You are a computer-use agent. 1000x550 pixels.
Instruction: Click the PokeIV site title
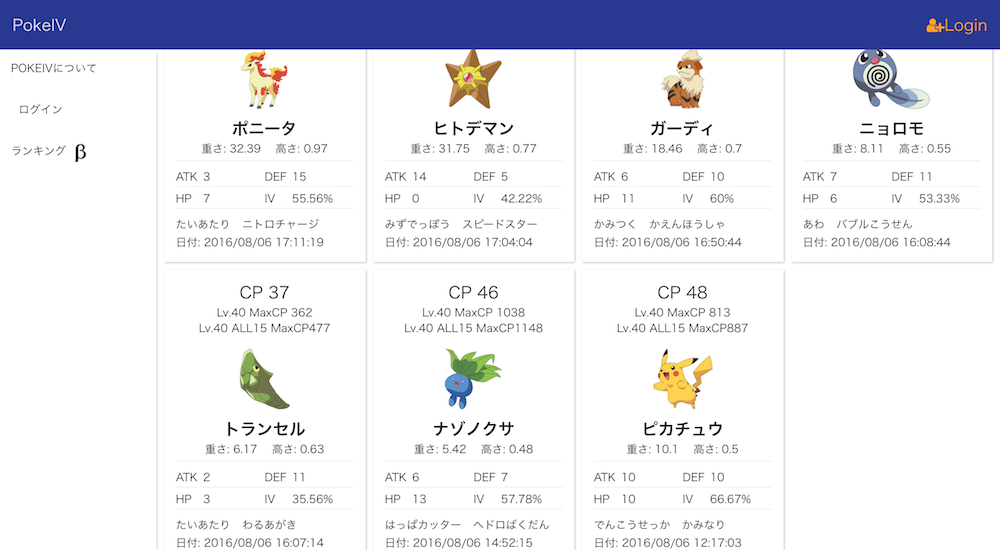click(39, 25)
